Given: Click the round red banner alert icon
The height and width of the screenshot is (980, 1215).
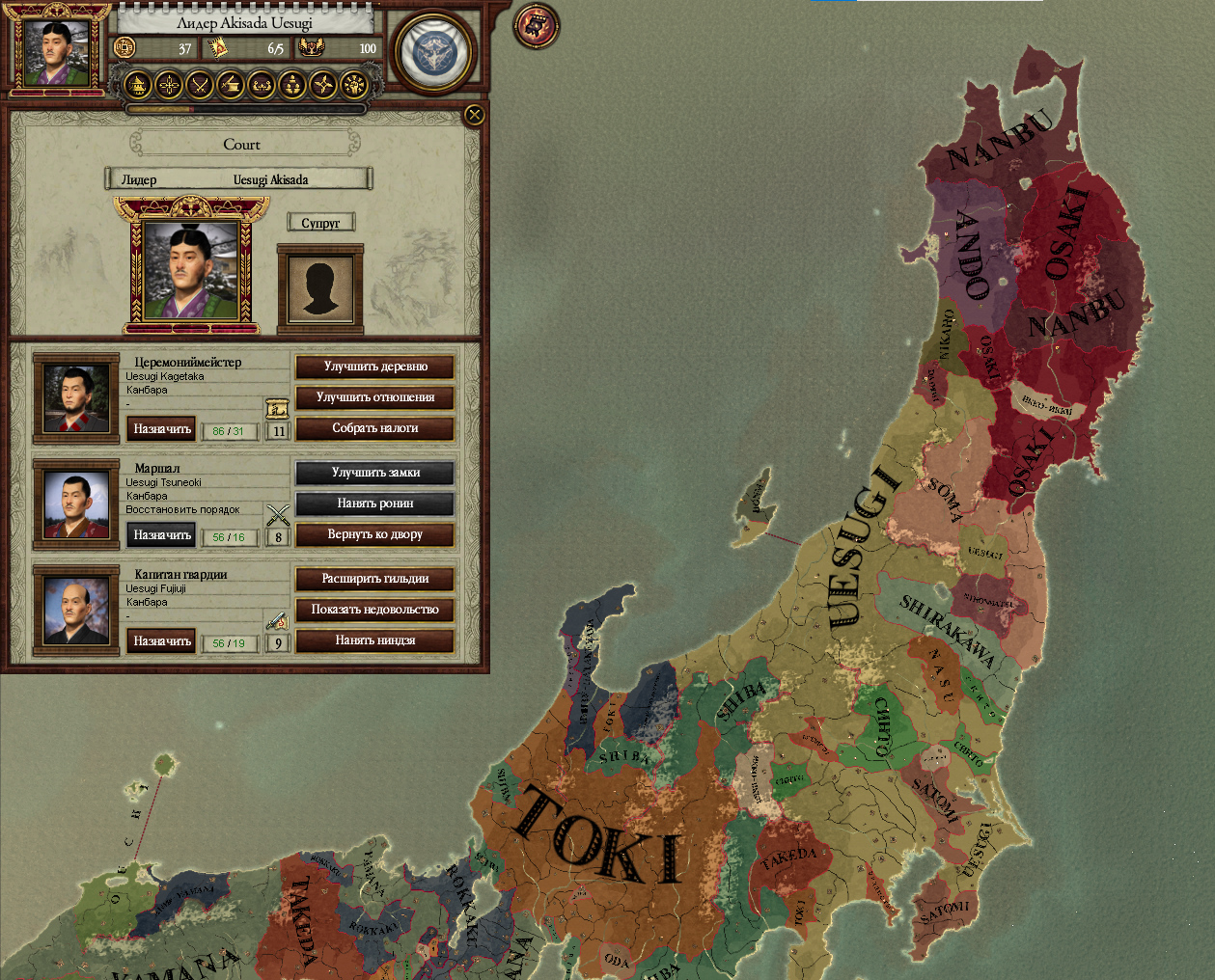Looking at the screenshot, I should tap(537, 25).
